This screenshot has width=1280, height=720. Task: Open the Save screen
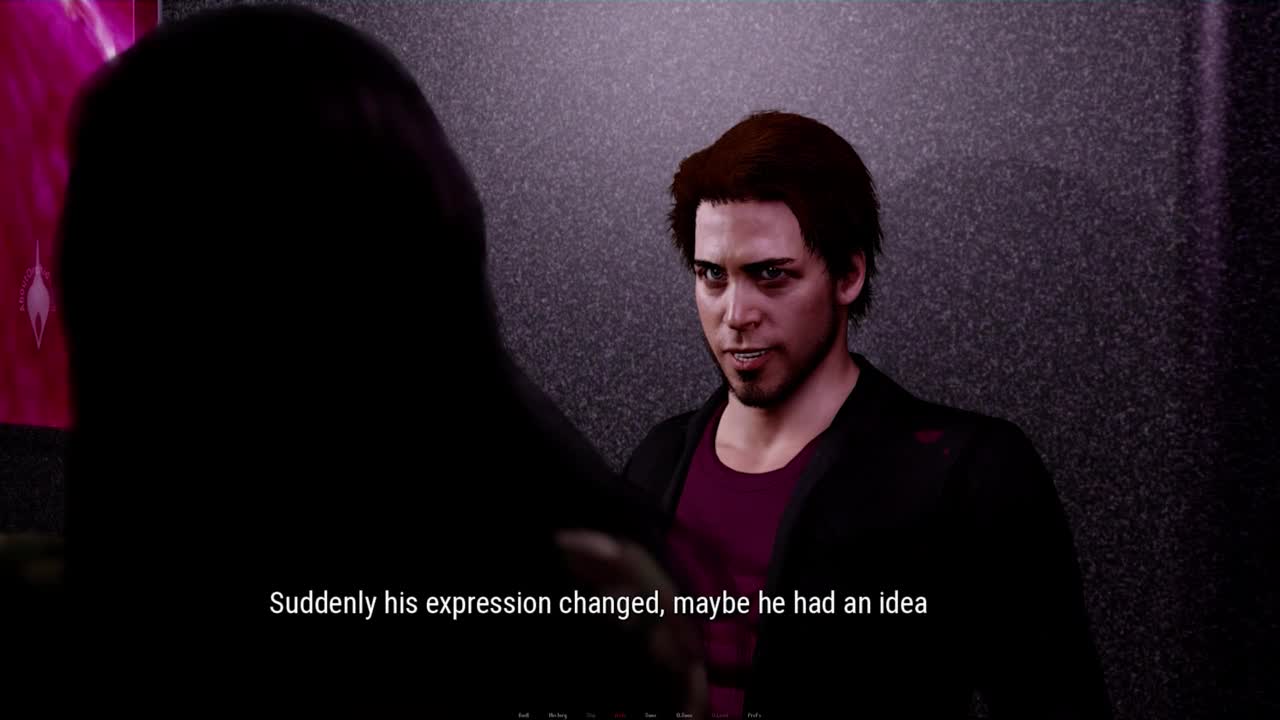pyautogui.click(x=650, y=715)
